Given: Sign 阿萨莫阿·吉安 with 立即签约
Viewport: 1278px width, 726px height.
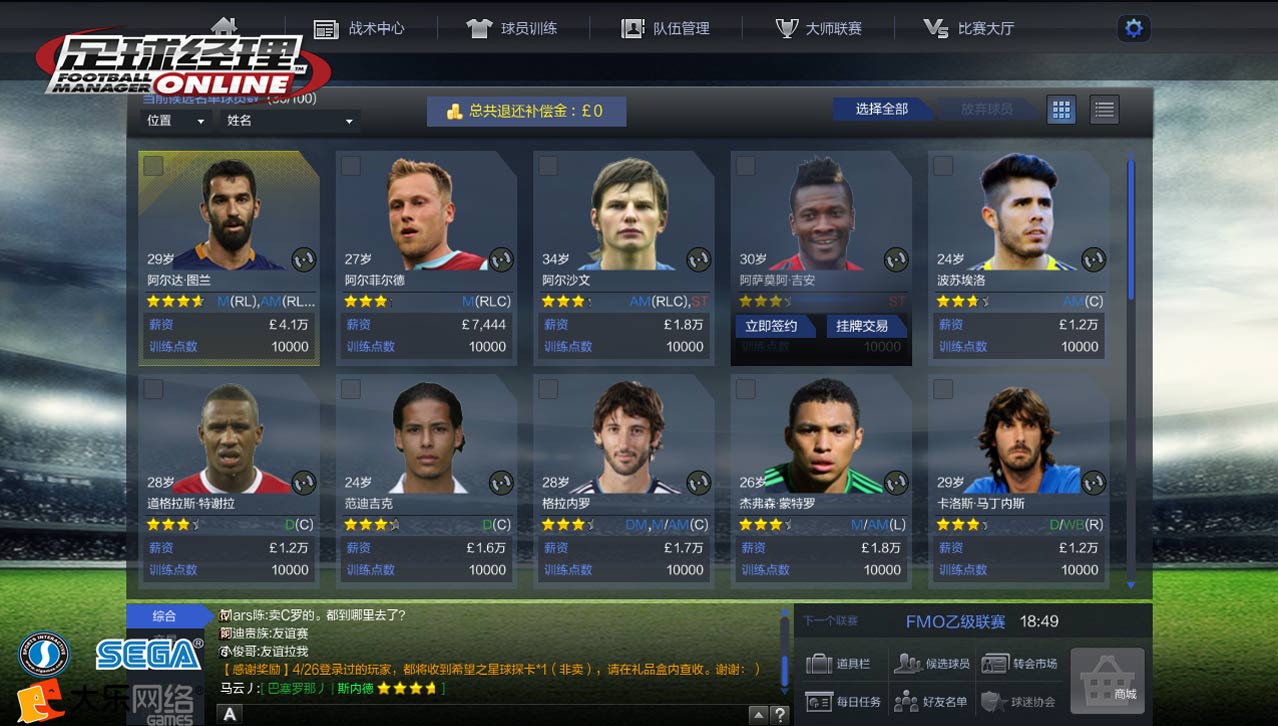Looking at the screenshot, I should click(771, 326).
